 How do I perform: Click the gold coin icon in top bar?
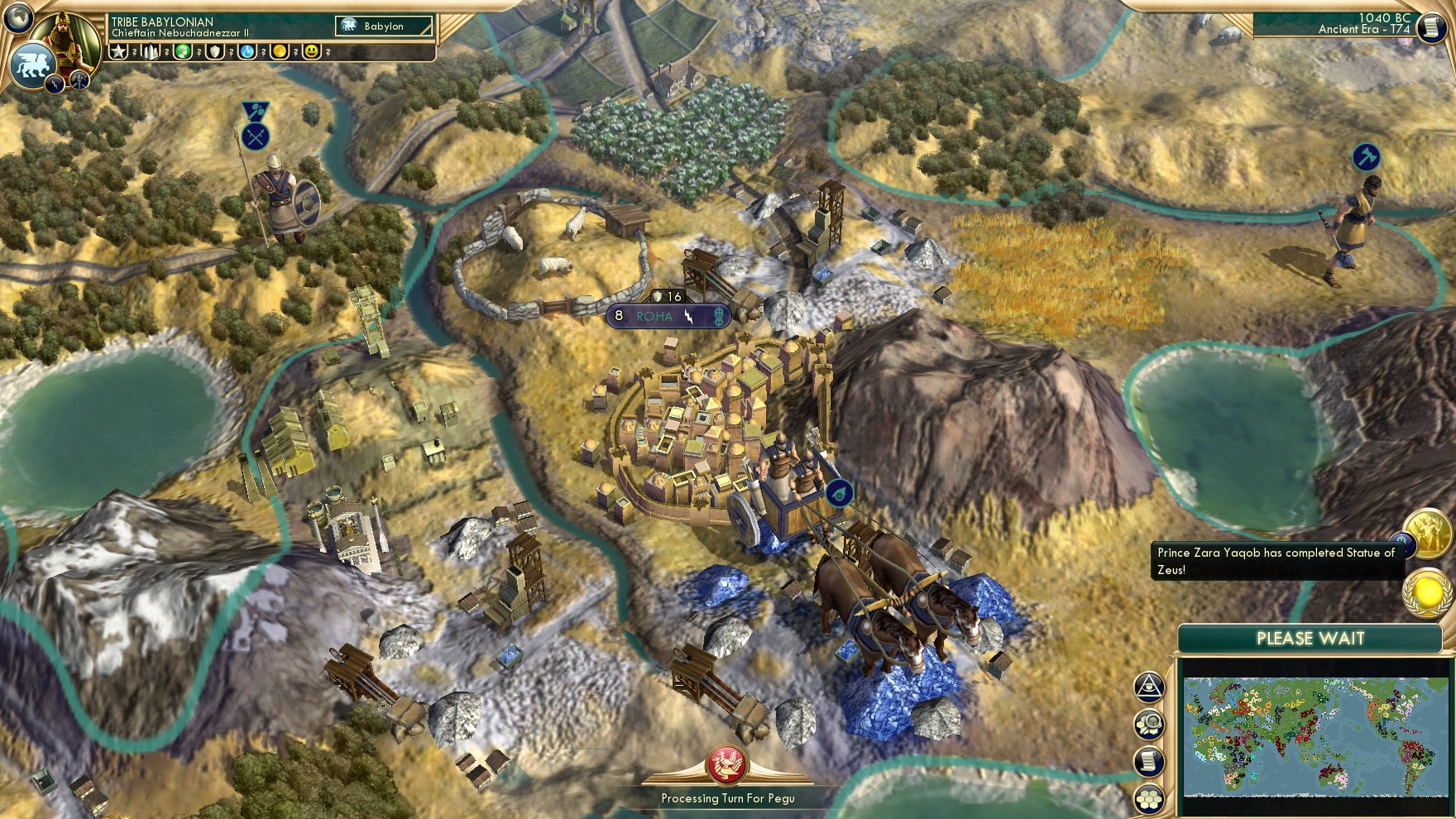click(x=279, y=52)
